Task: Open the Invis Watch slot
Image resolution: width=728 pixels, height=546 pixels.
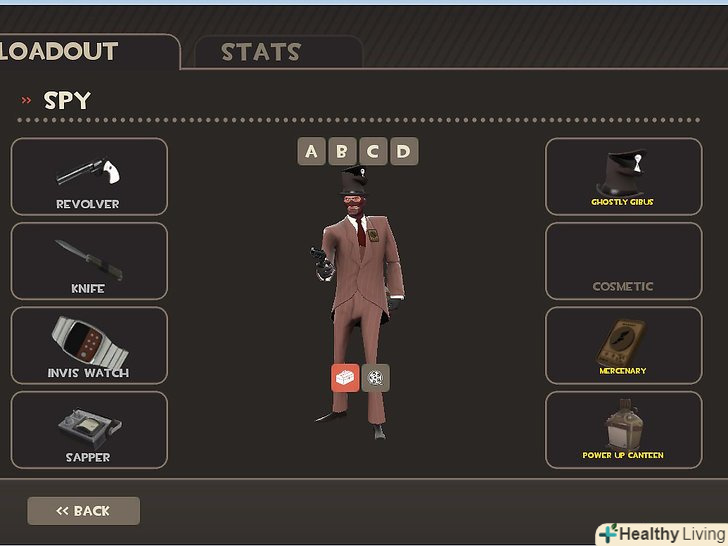Action: pyautogui.click(x=89, y=345)
